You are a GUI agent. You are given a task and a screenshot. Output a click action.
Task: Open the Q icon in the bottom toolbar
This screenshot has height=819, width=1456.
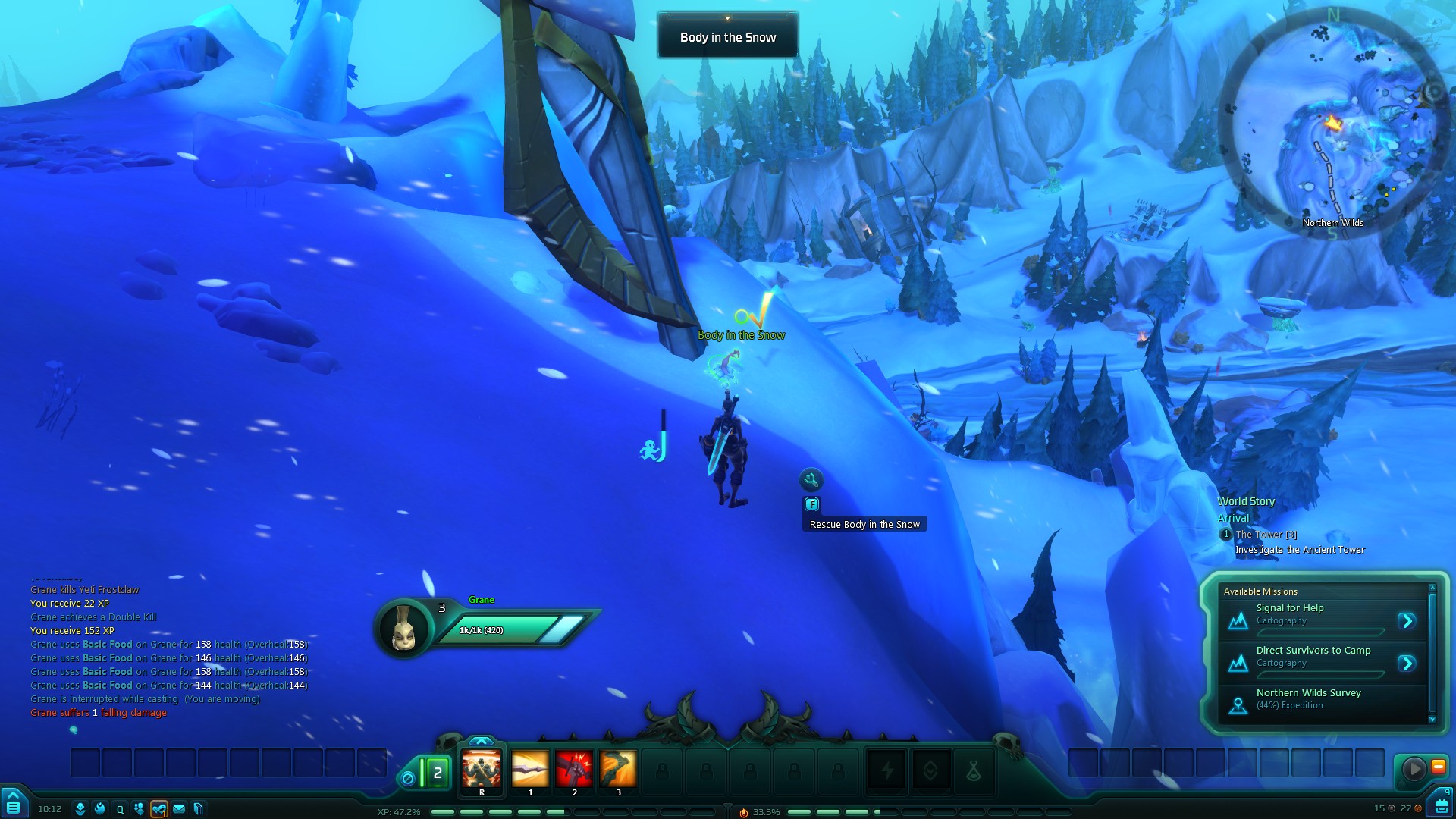[x=120, y=809]
